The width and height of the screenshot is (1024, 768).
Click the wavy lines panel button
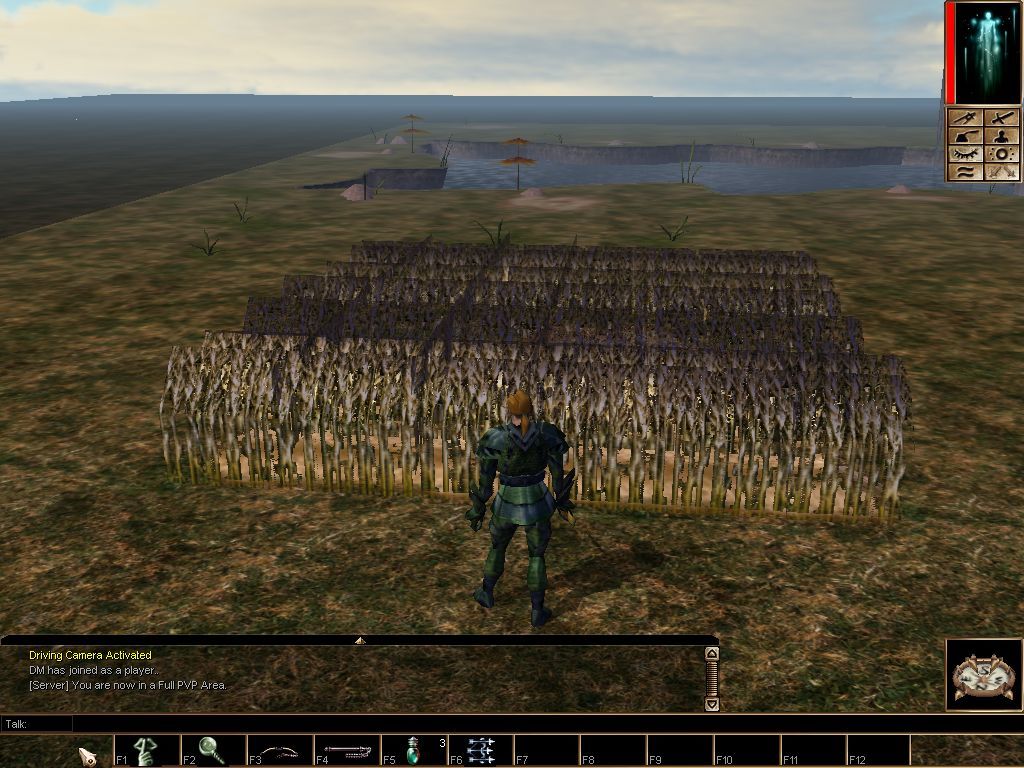[964, 172]
